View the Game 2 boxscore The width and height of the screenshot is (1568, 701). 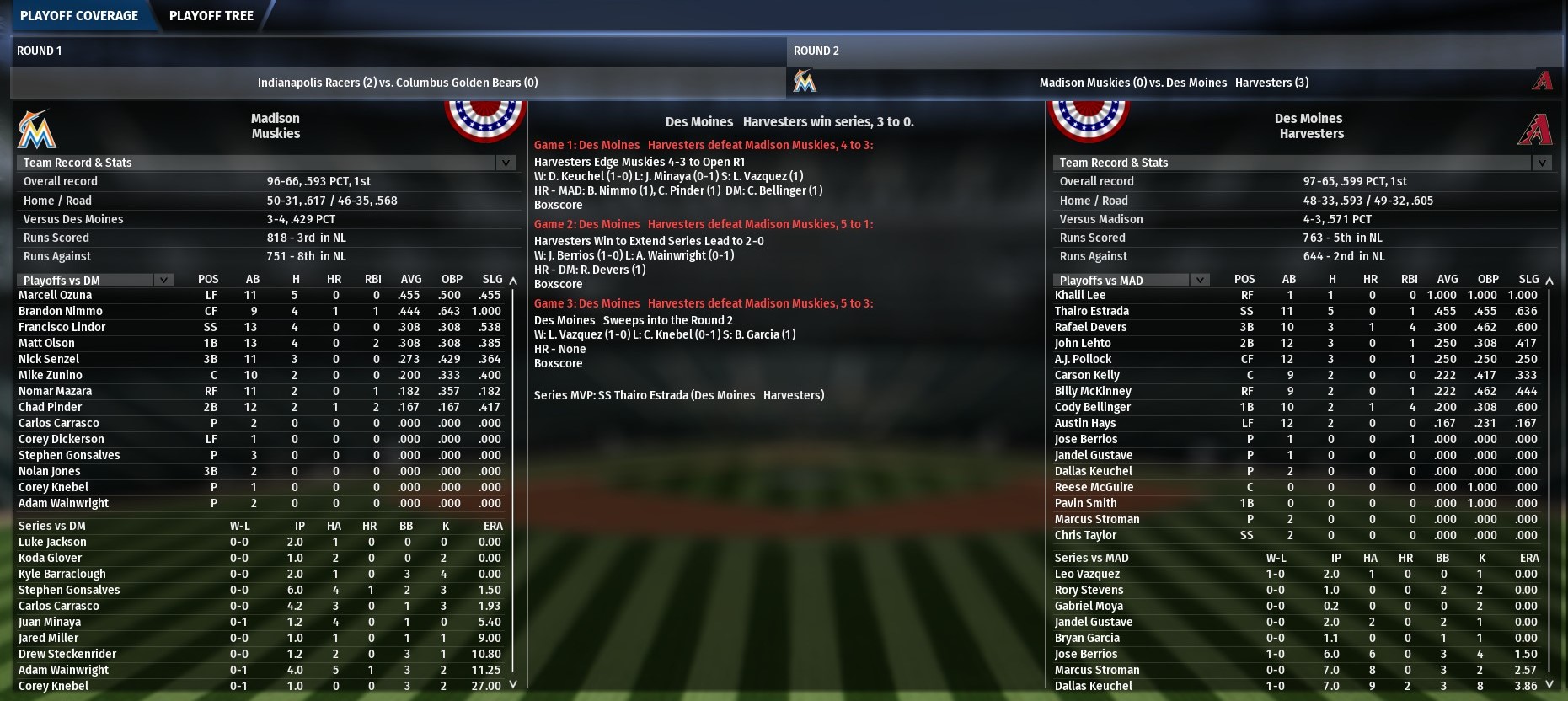click(x=558, y=284)
